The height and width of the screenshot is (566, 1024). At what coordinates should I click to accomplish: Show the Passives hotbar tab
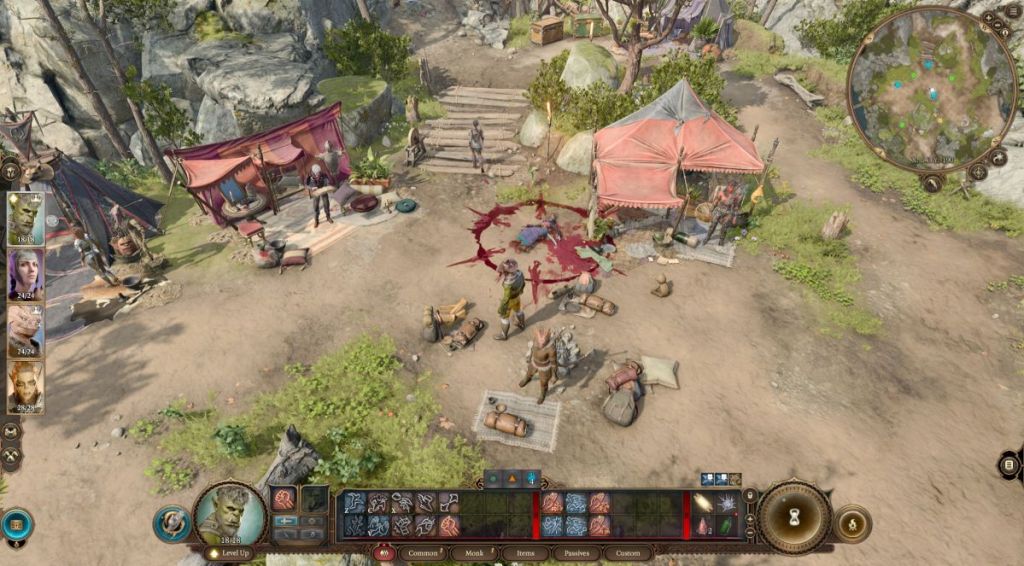click(576, 553)
